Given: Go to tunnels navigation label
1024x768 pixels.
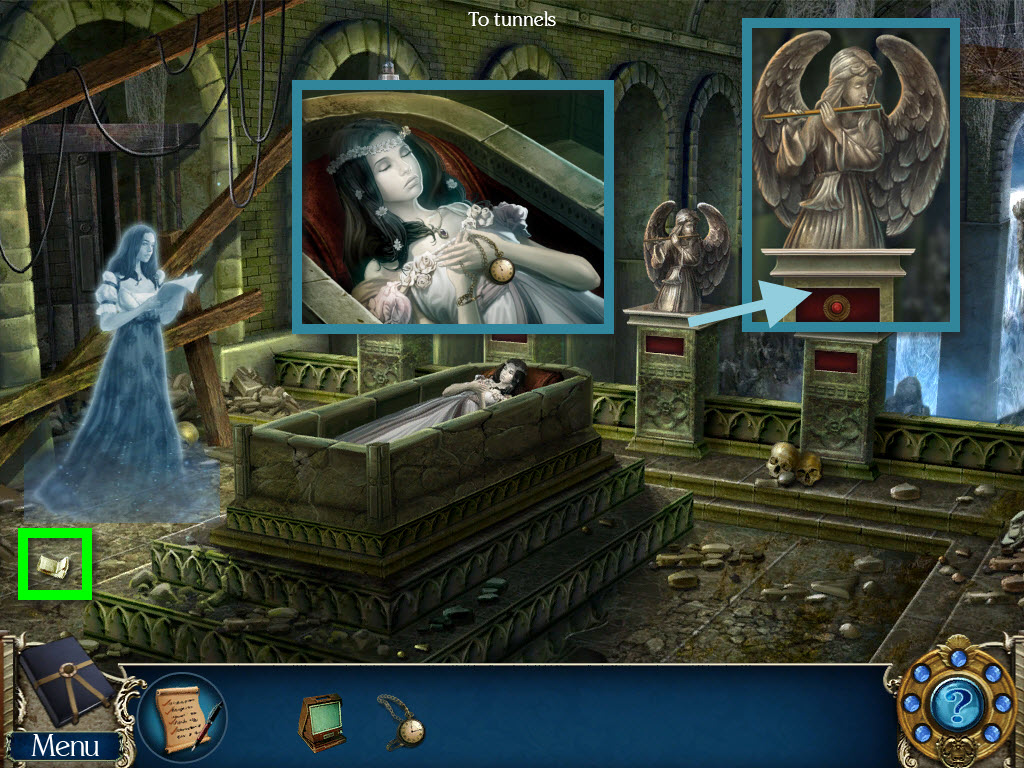Looking at the screenshot, I should (512, 19).
